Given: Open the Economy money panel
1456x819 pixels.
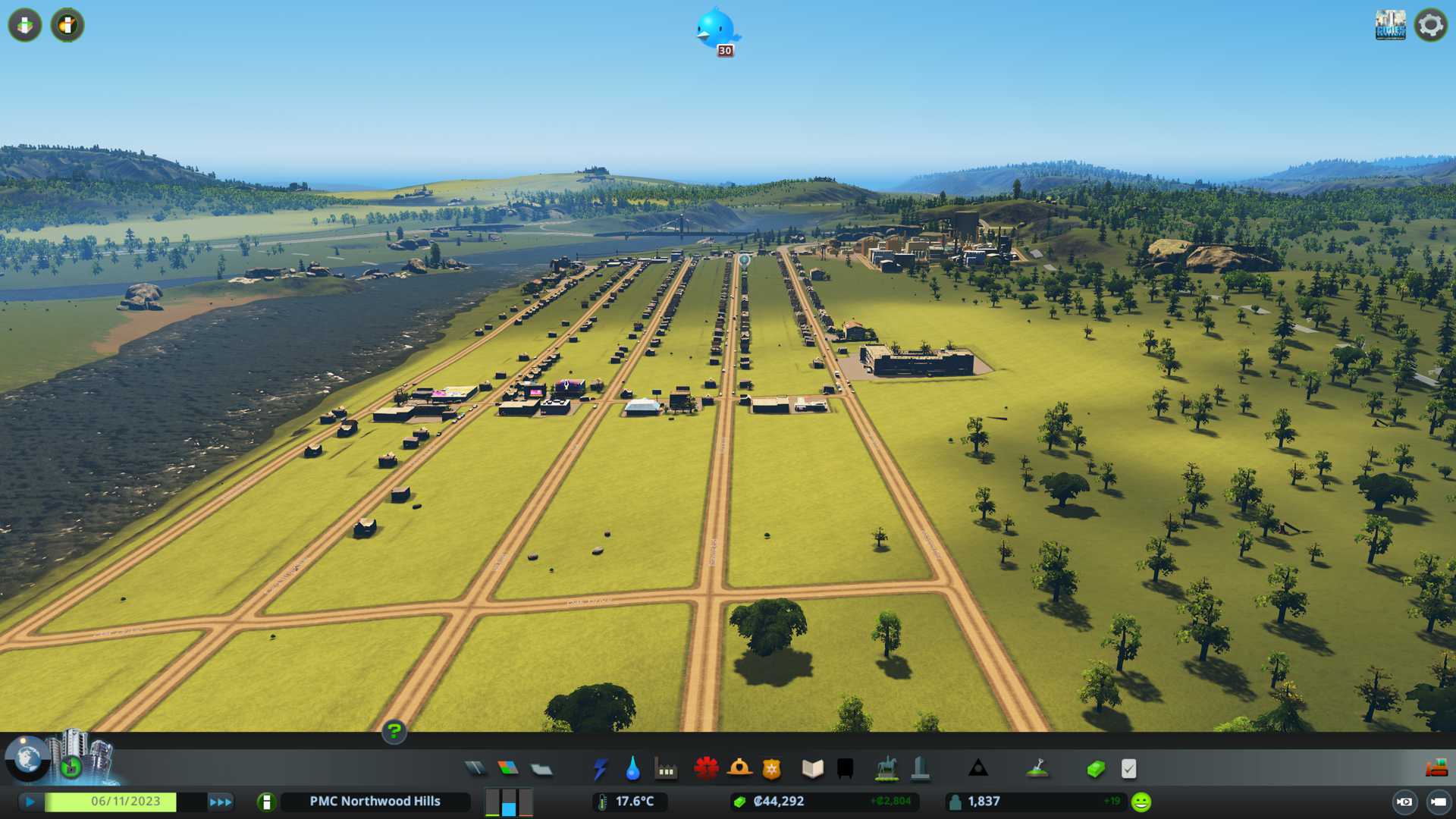Looking at the screenshot, I should tap(1095, 769).
